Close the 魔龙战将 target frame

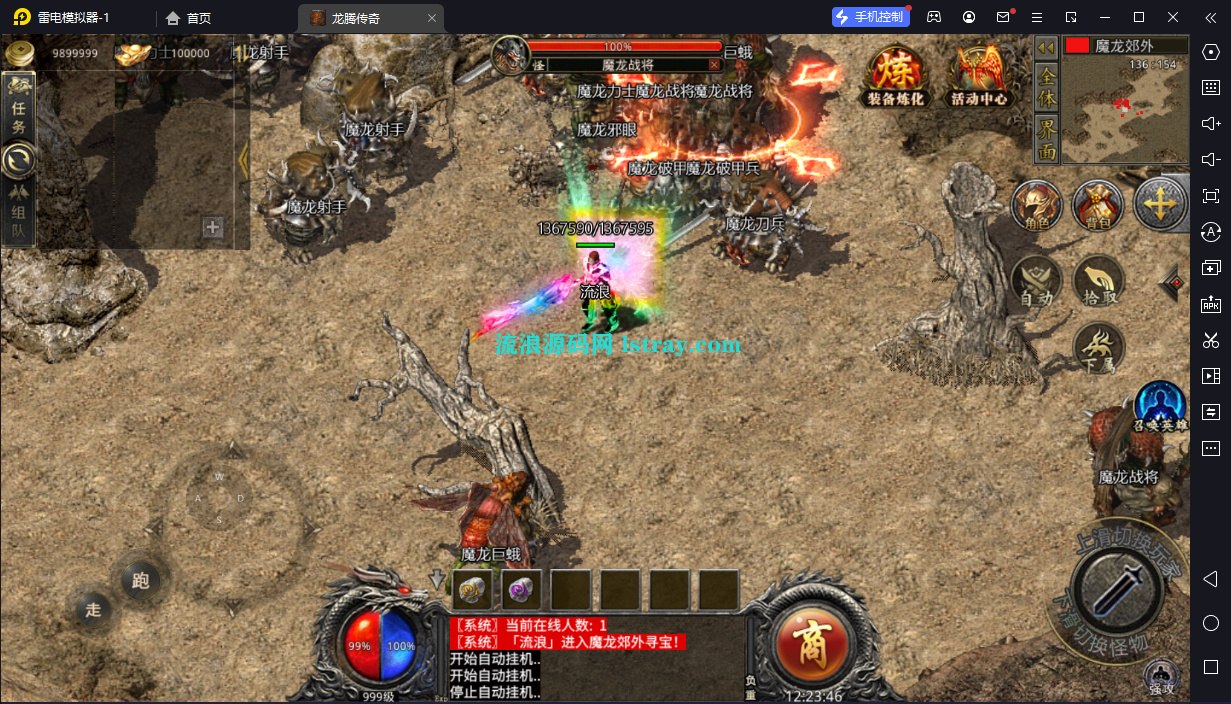click(714, 64)
